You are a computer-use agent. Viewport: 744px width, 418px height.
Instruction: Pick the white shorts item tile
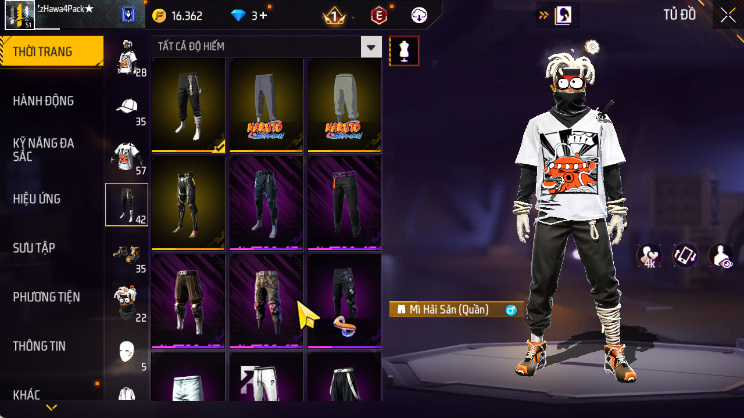[188, 385]
